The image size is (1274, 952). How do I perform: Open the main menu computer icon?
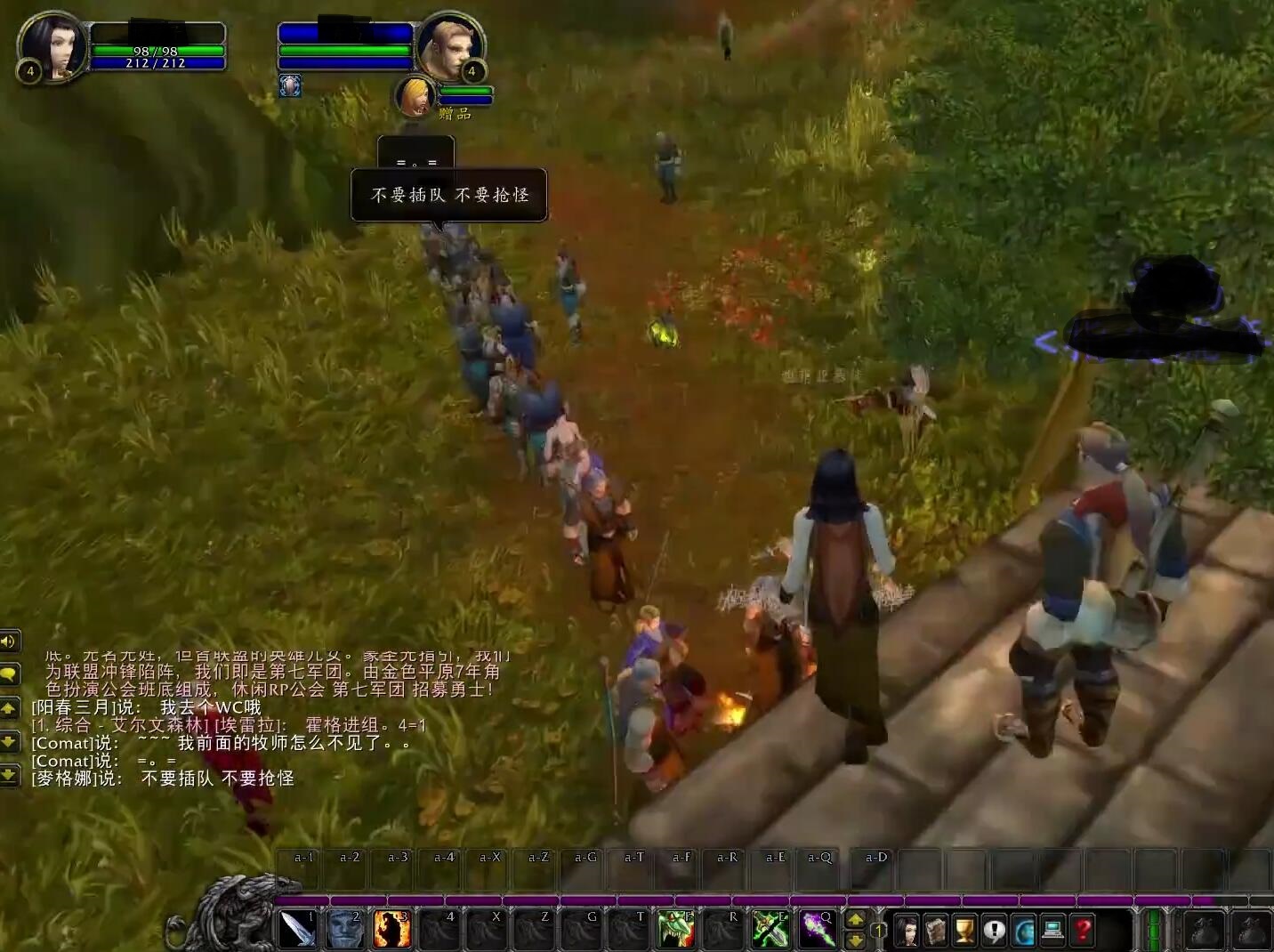[x=1053, y=931]
